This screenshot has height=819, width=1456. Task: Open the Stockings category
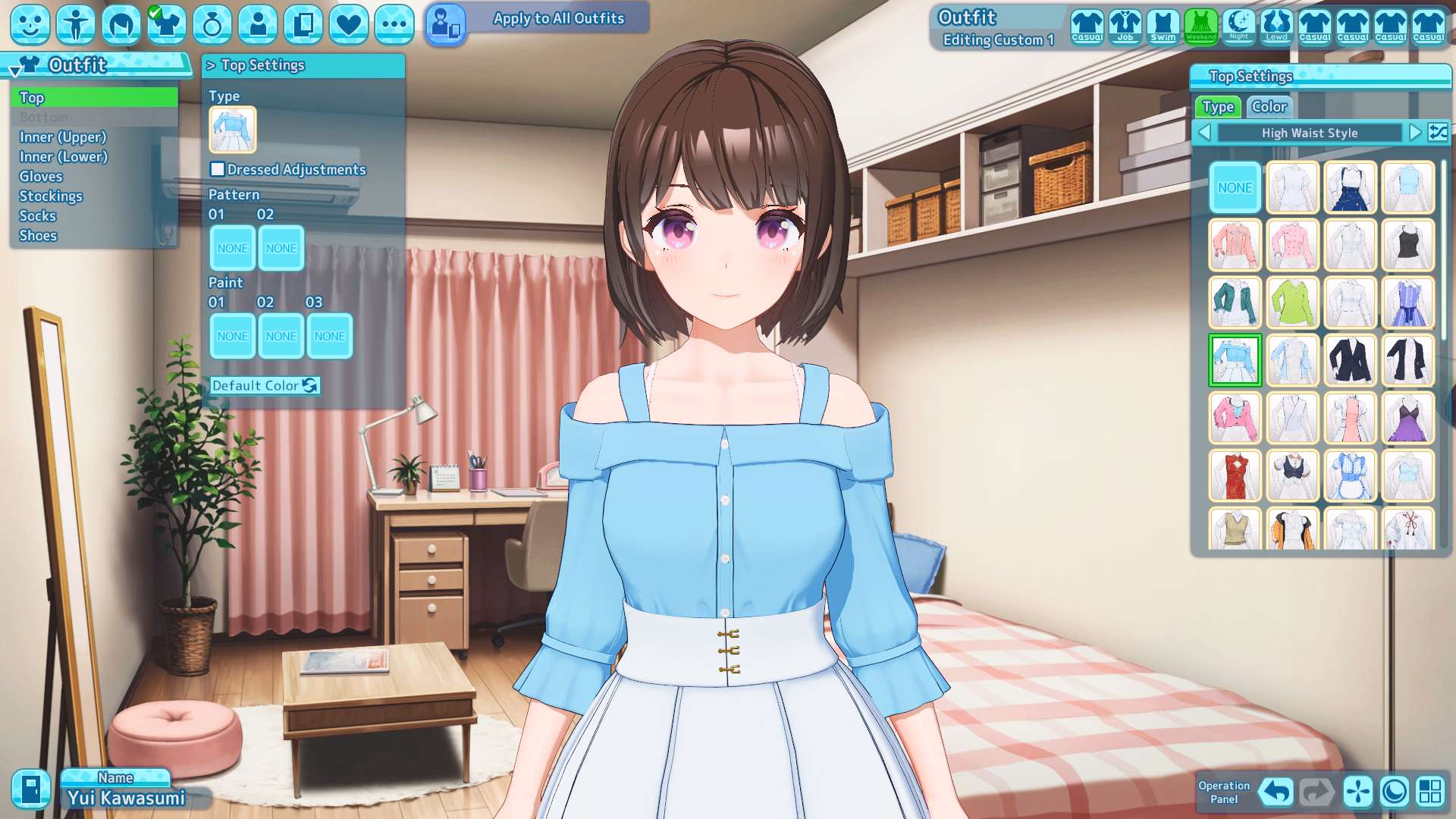tap(51, 196)
